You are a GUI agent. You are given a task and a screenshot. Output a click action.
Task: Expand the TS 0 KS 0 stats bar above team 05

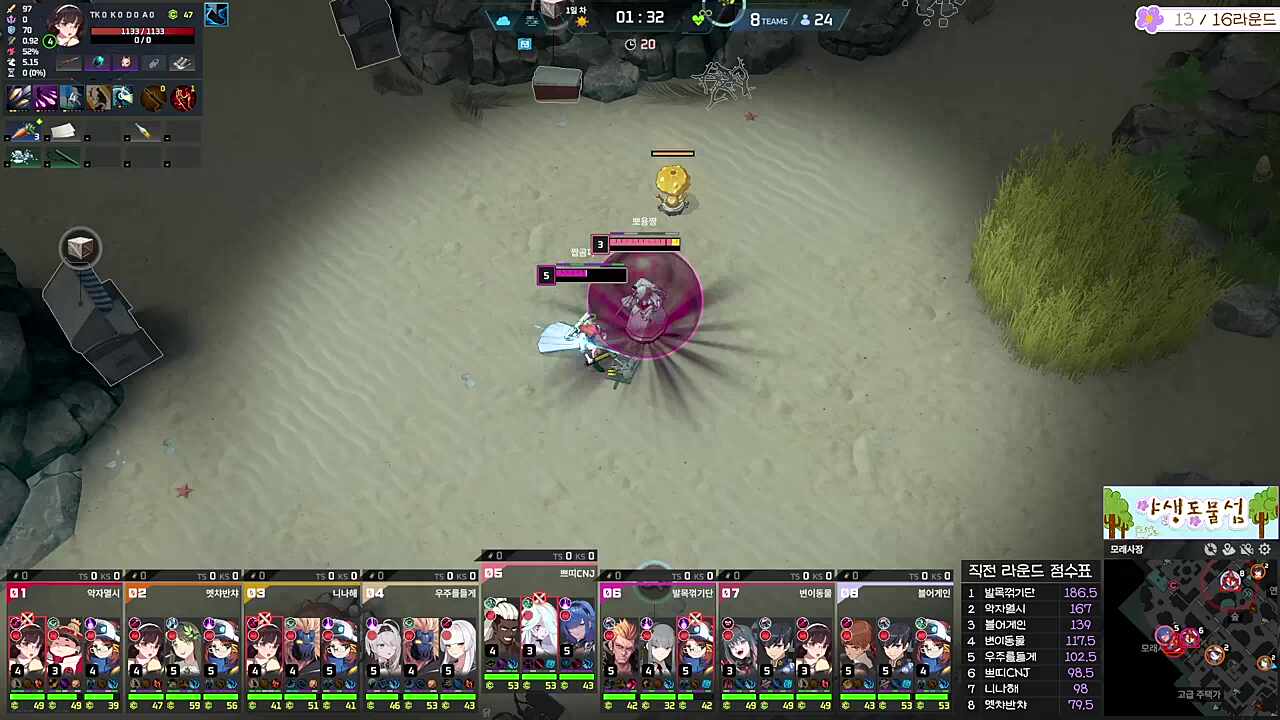click(540, 556)
